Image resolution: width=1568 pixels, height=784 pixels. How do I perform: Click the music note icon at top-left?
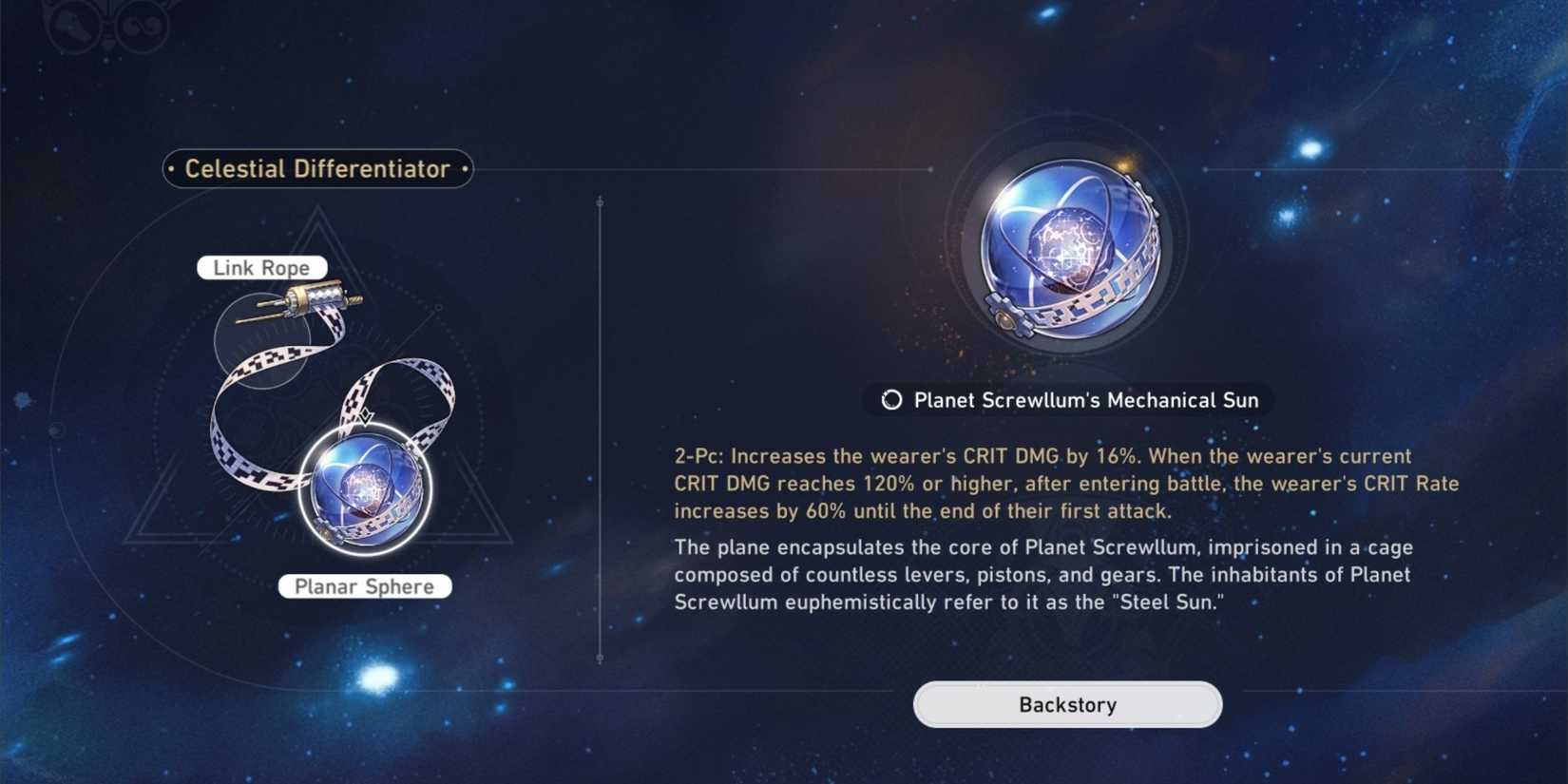pyautogui.click(x=143, y=25)
